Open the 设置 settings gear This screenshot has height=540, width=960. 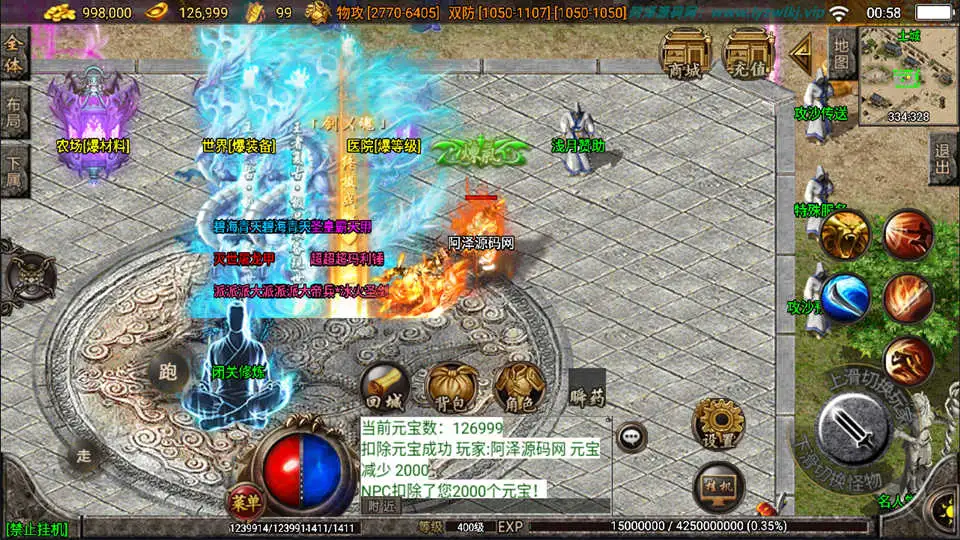(718, 423)
